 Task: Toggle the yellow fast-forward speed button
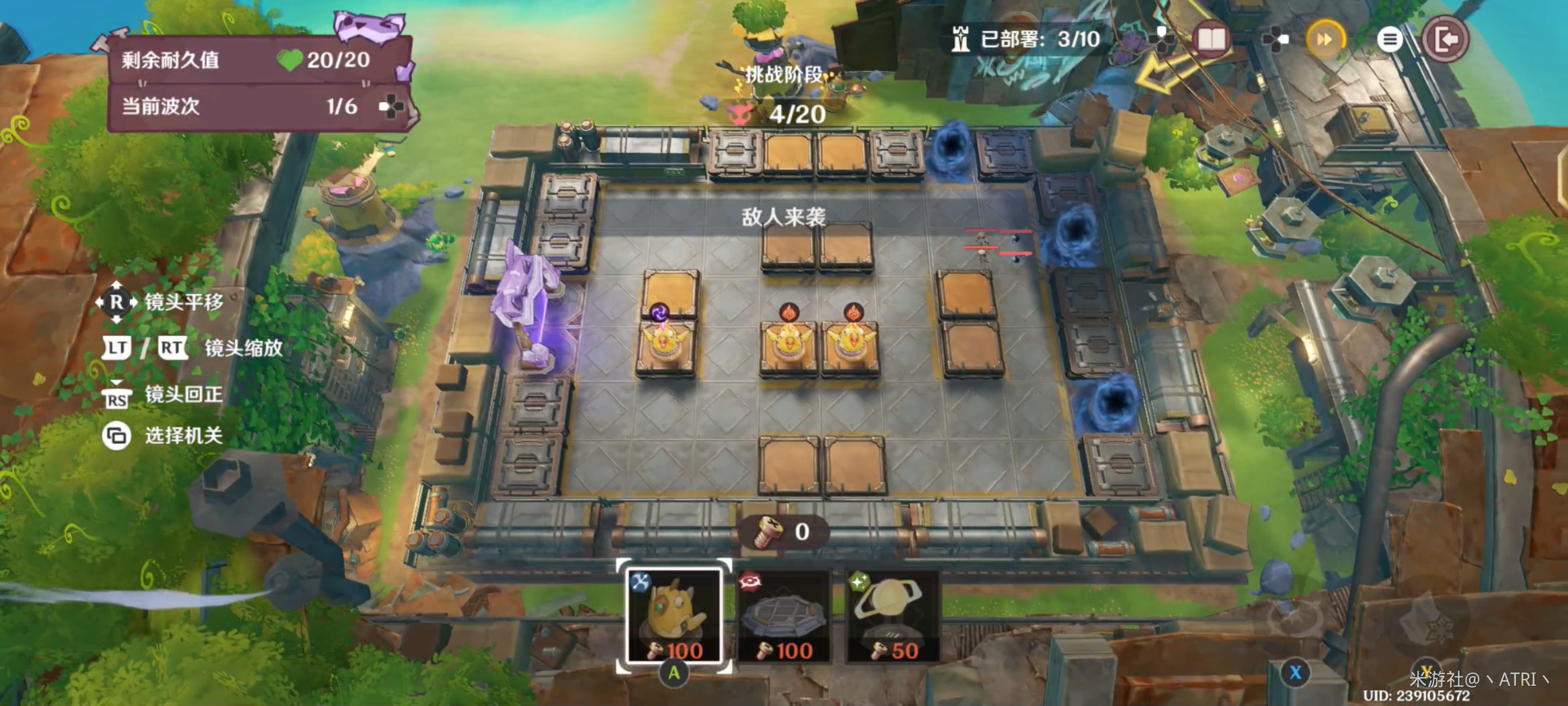point(1324,40)
